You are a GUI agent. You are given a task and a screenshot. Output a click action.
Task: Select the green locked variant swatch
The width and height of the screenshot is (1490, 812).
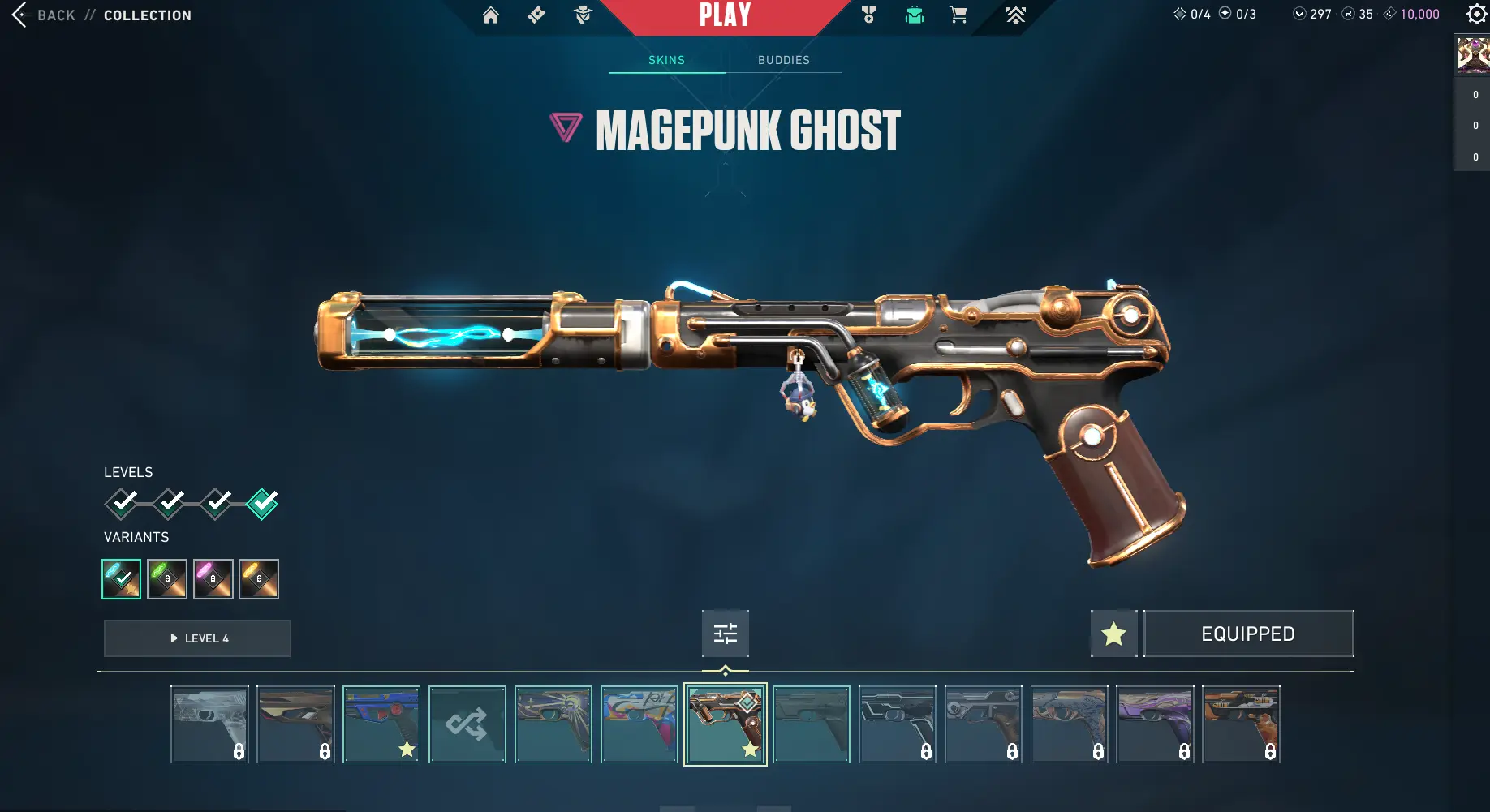pos(167,579)
